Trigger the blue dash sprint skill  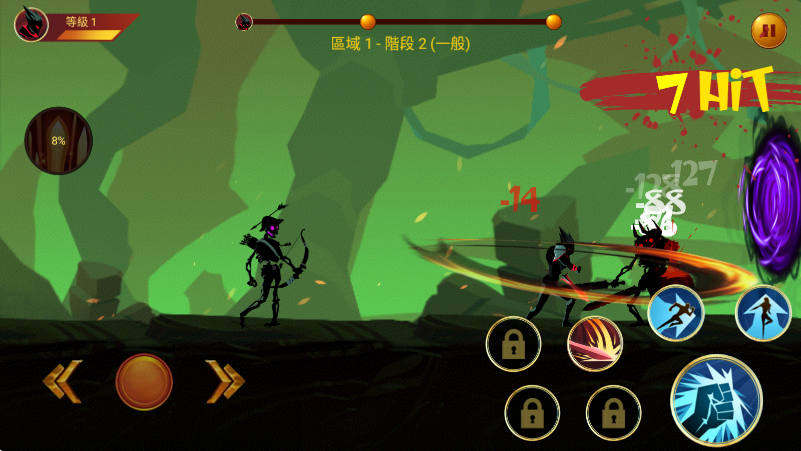tap(676, 313)
